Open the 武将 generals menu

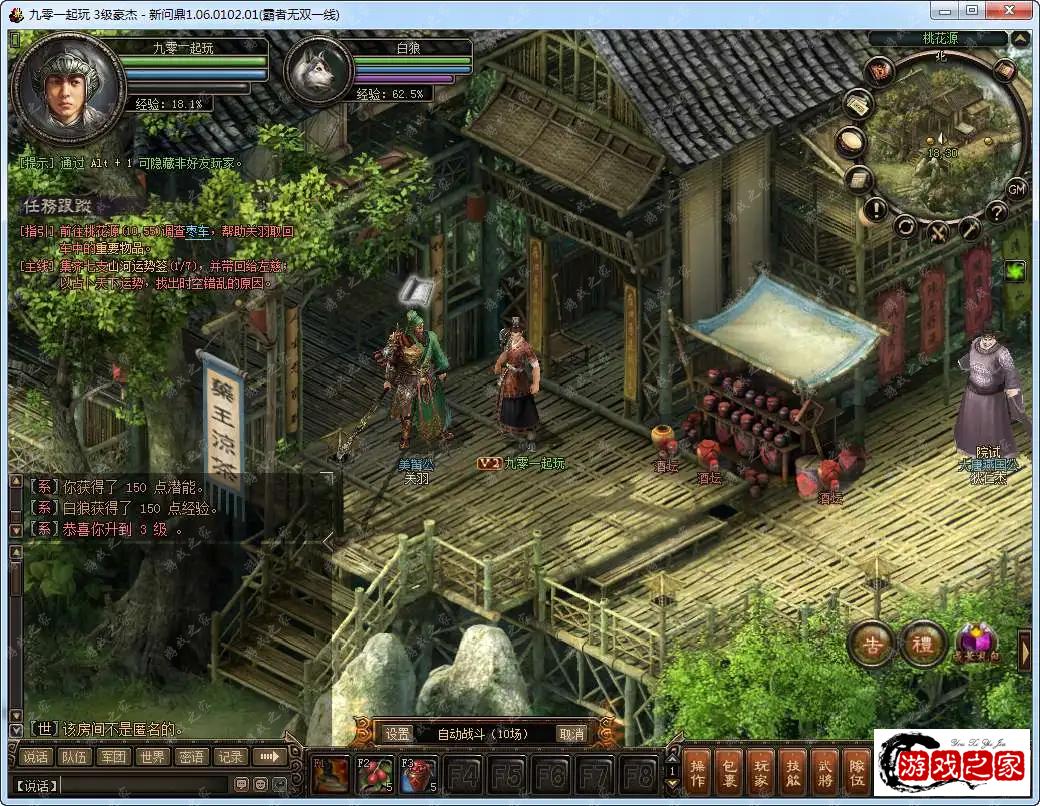823,773
